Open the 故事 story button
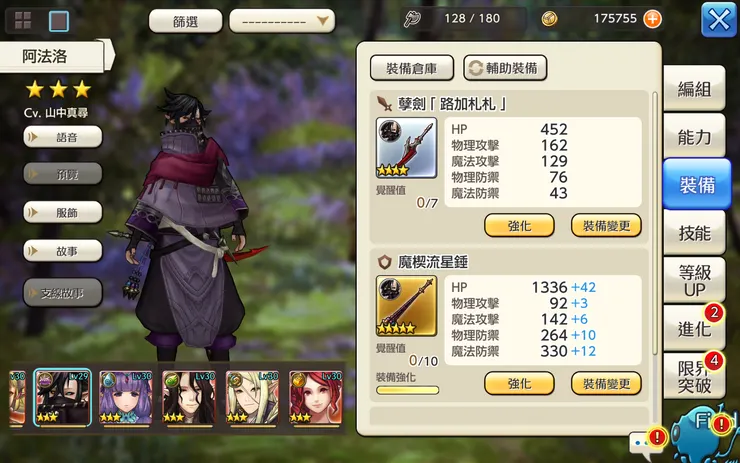Screen dimensions: 740x463 (x=63, y=249)
